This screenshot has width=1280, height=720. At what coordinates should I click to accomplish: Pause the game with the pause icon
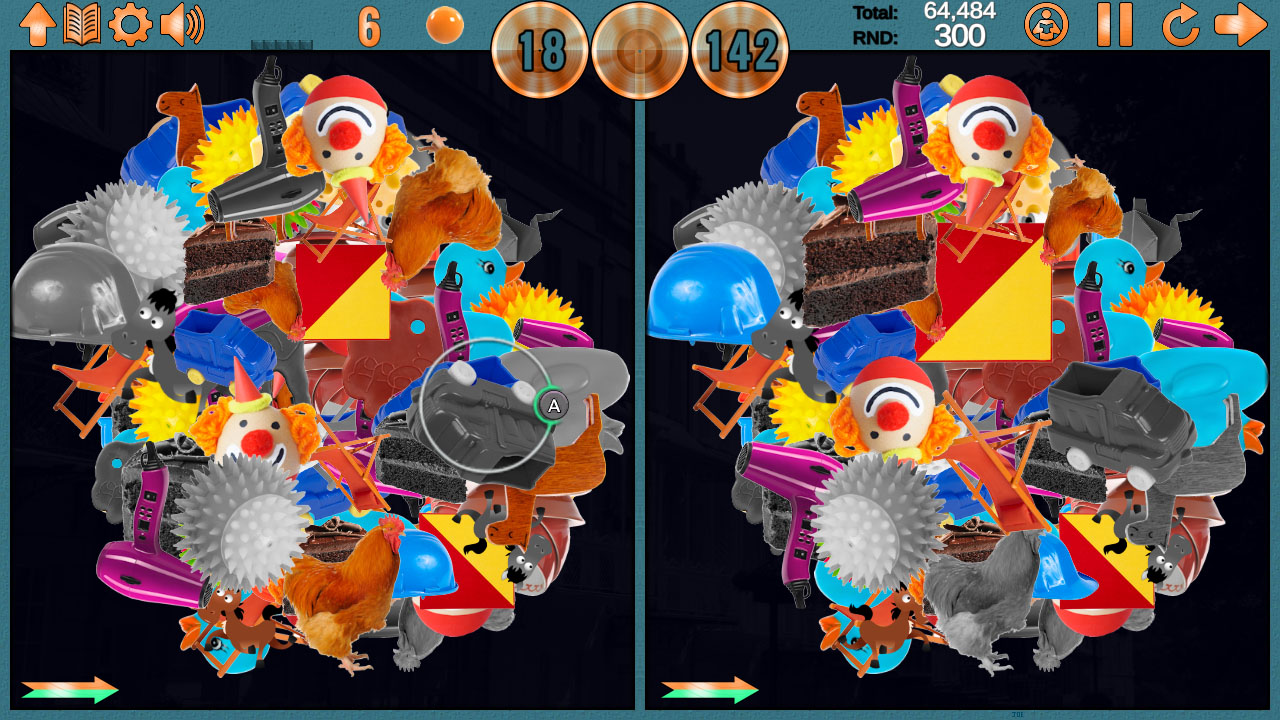click(1117, 22)
